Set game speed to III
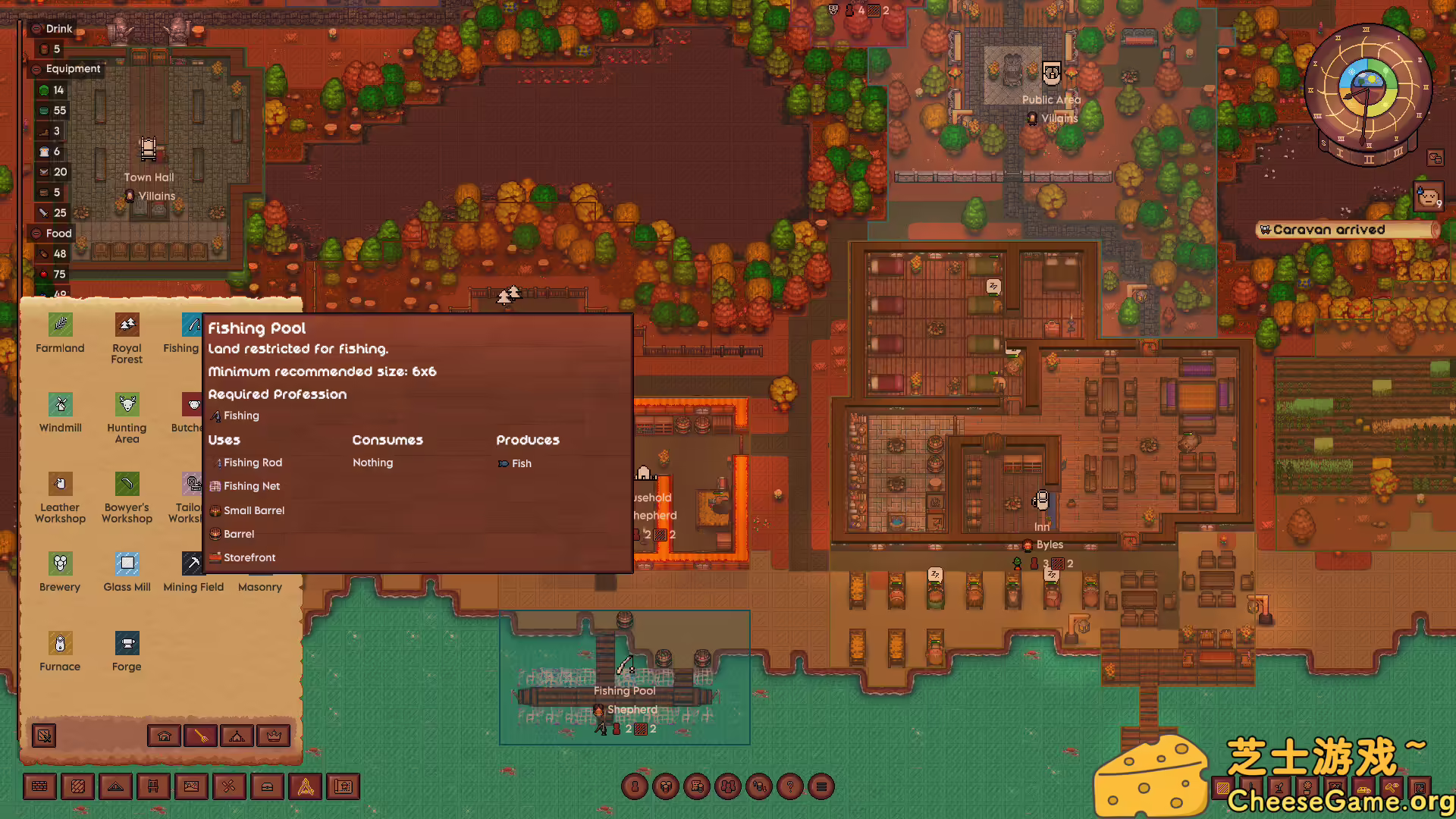1456x819 pixels. click(x=1398, y=152)
